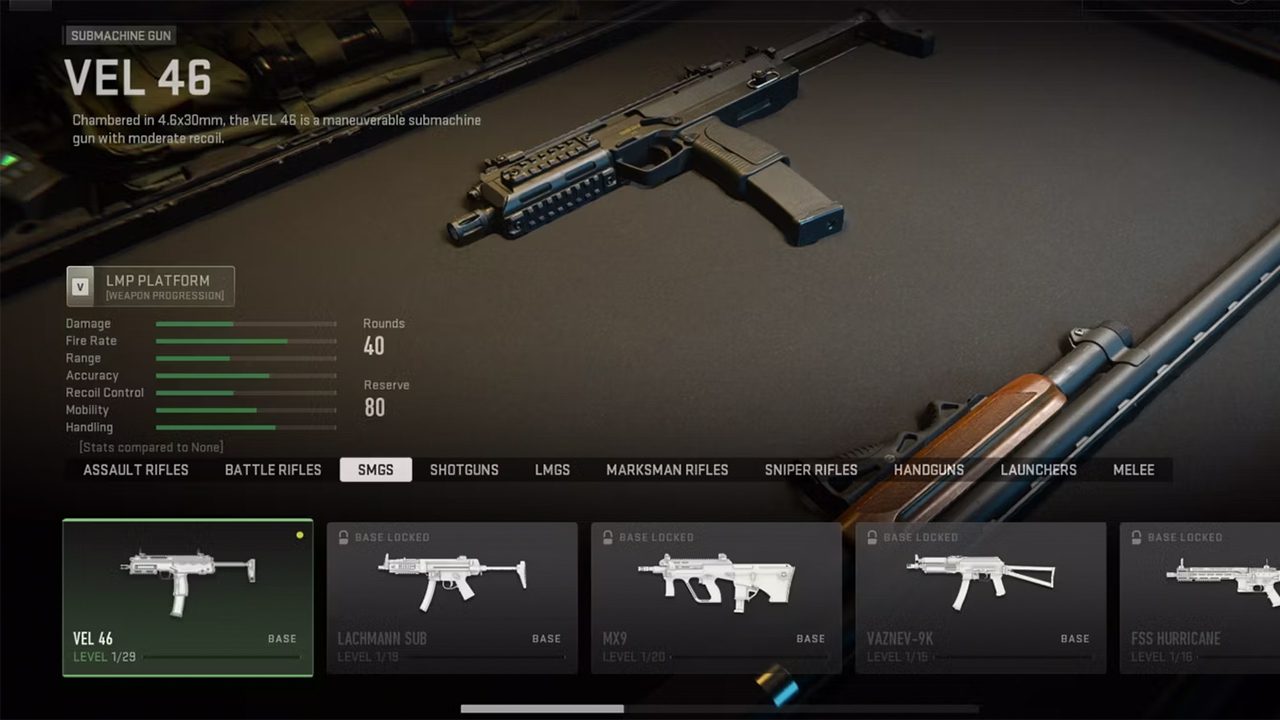This screenshot has width=1280, height=720.
Task: Select the MX9 weapon tile
Action: (716, 597)
